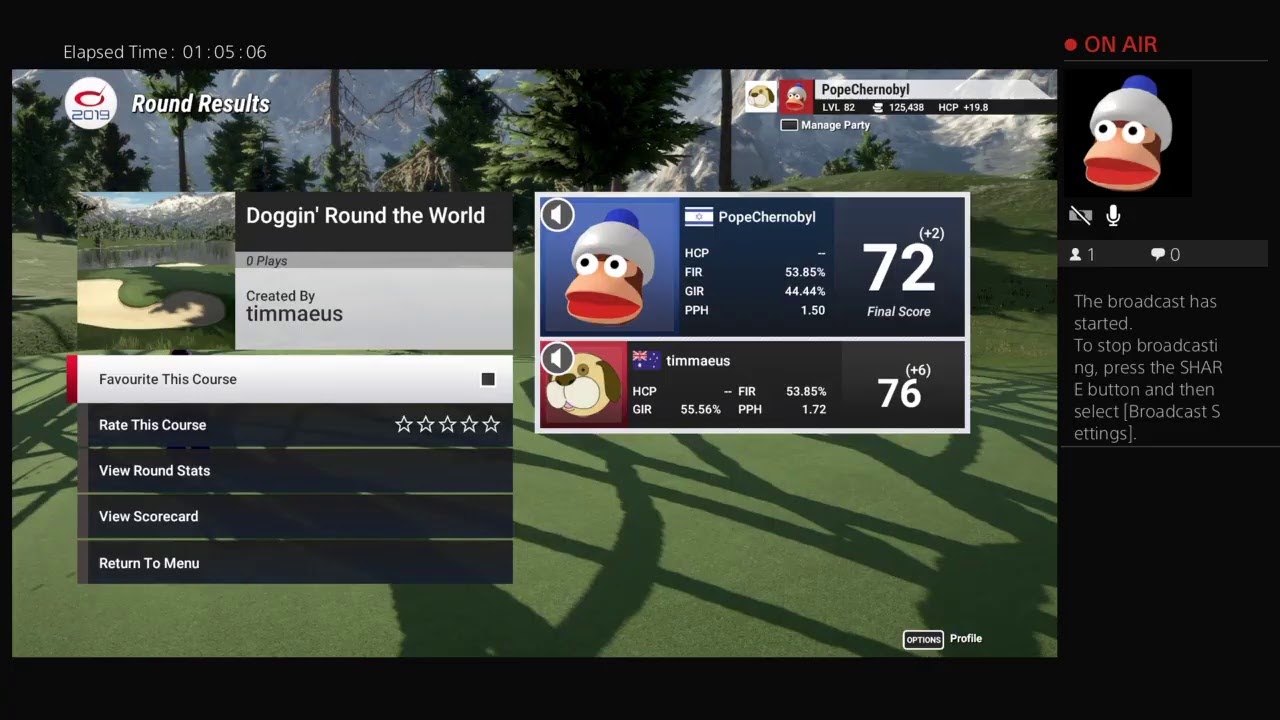Toggle speaker icon on timmaeus's card
Viewport: 1280px width, 720px height.
(558, 358)
